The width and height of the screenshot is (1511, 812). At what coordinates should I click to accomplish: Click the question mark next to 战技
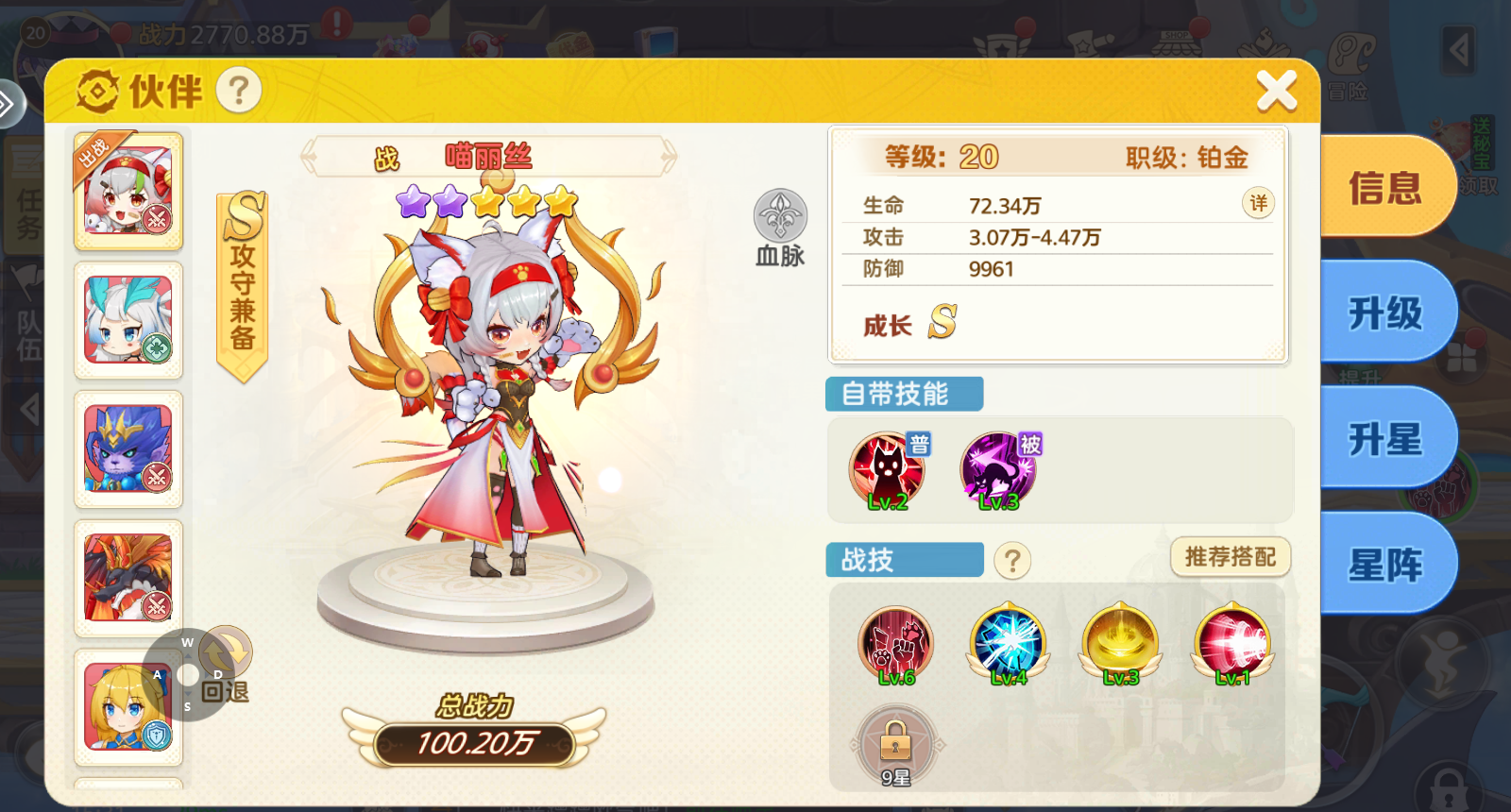(1012, 561)
